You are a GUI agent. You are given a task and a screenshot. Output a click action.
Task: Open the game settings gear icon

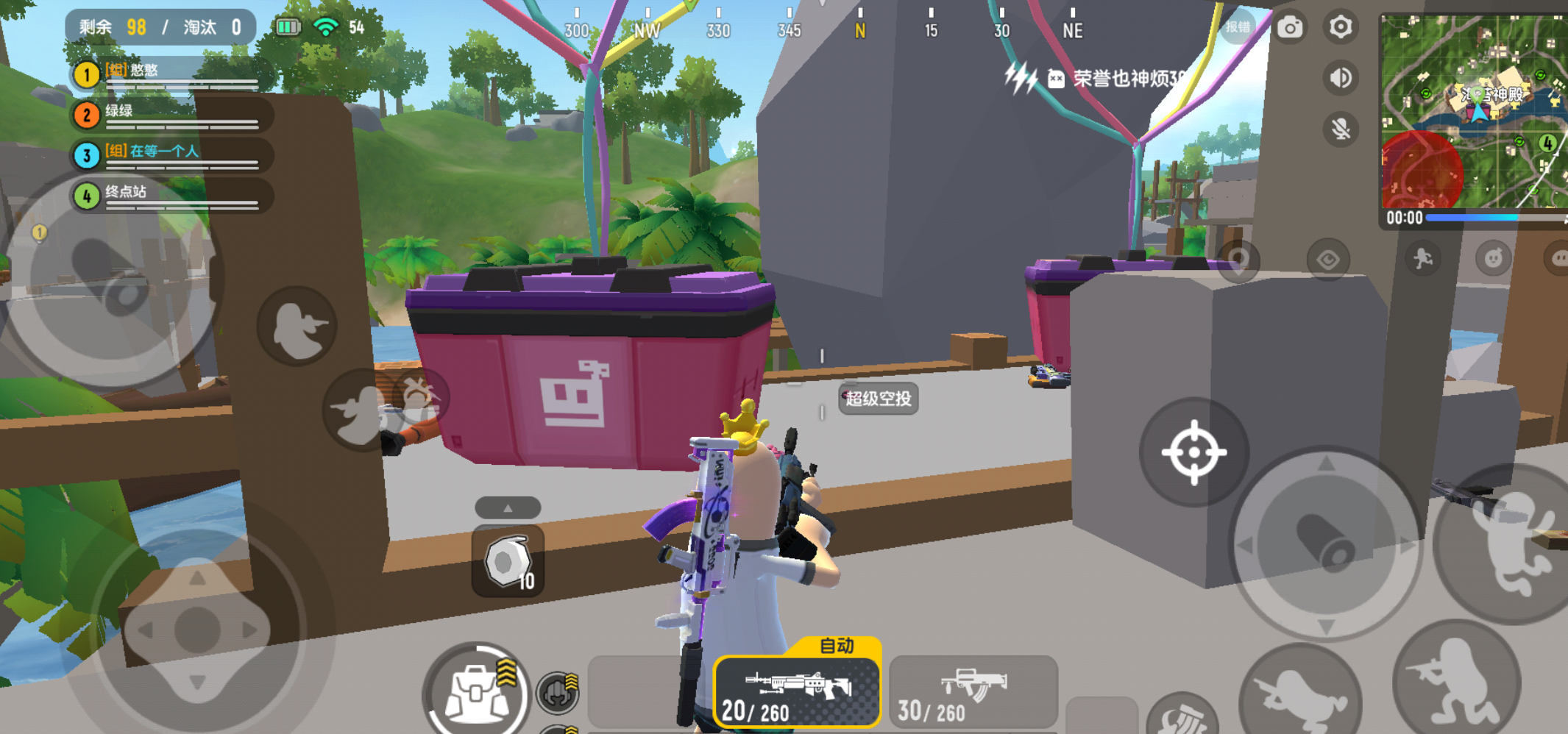point(1340,27)
